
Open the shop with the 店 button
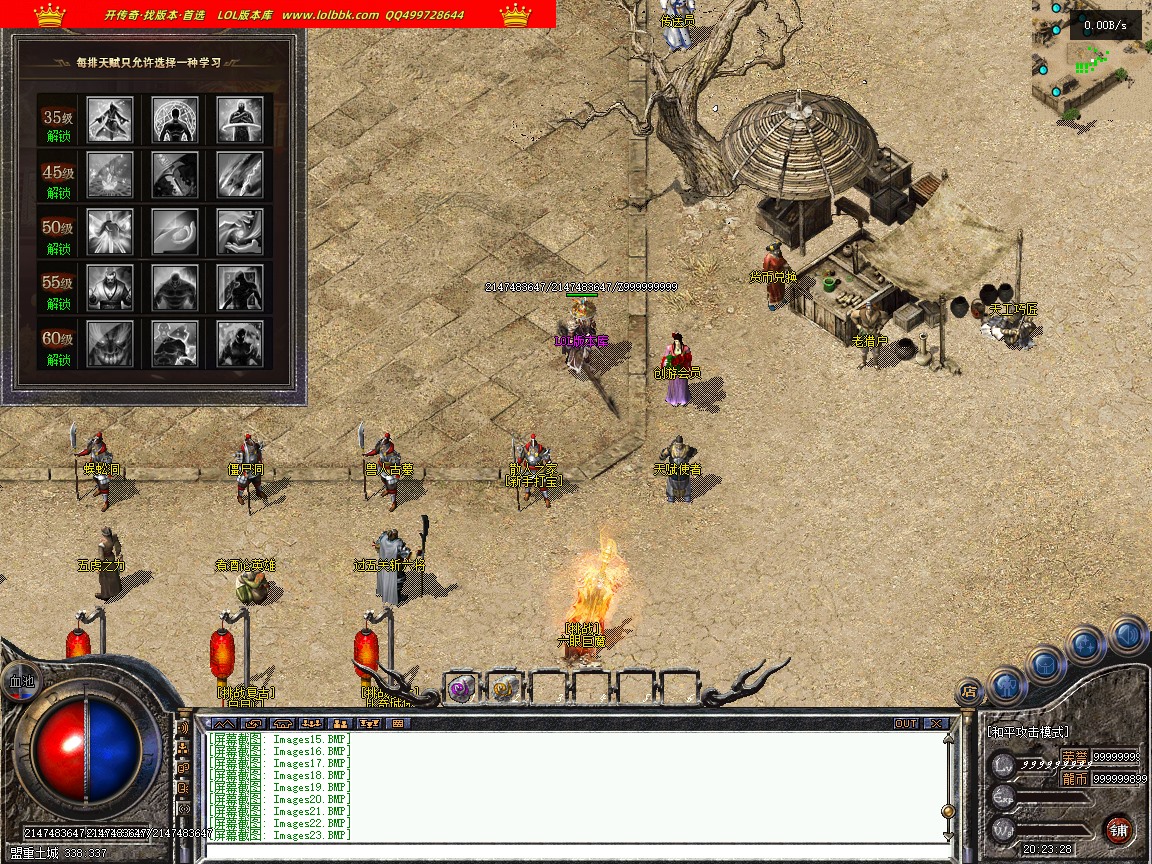point(968,689)
